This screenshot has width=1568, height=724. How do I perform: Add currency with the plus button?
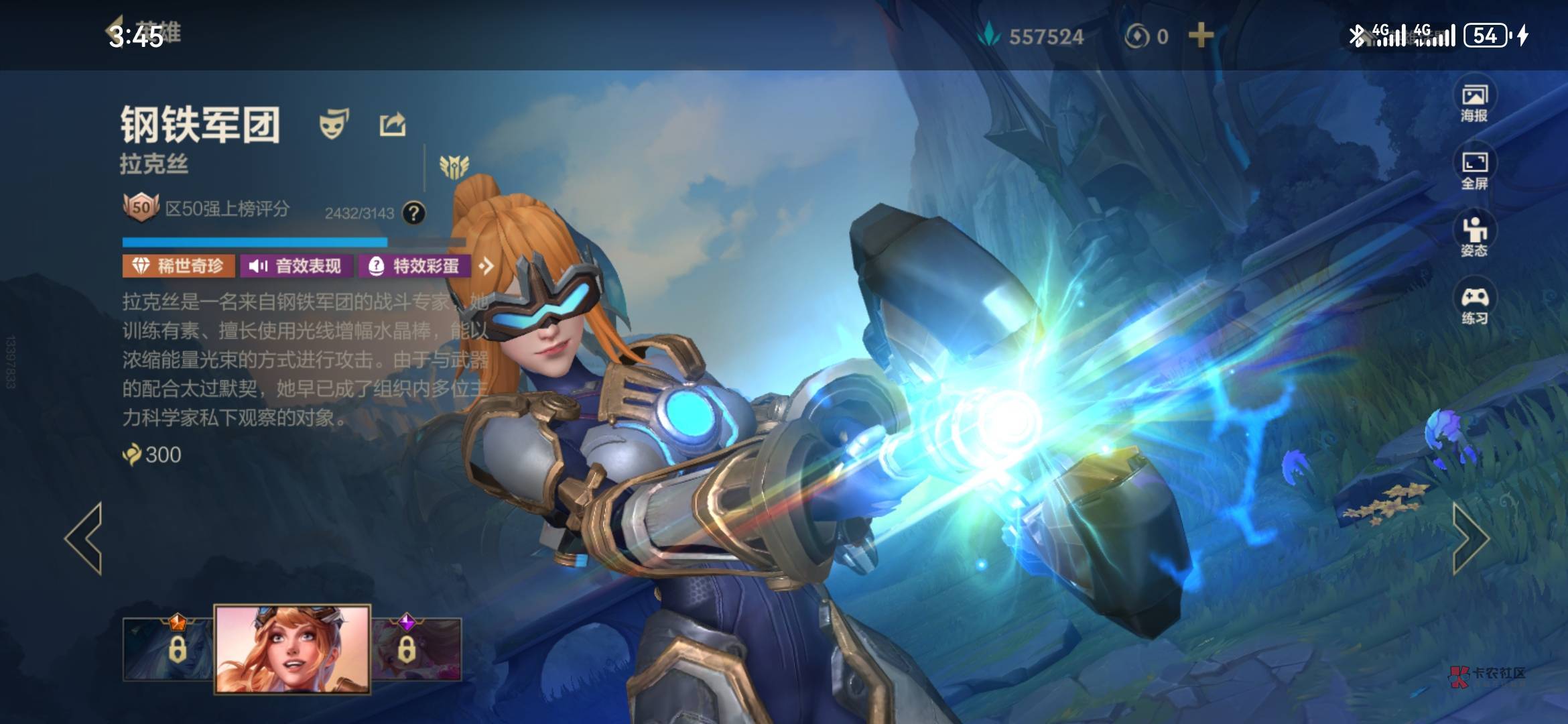[x=1201, y=36]
